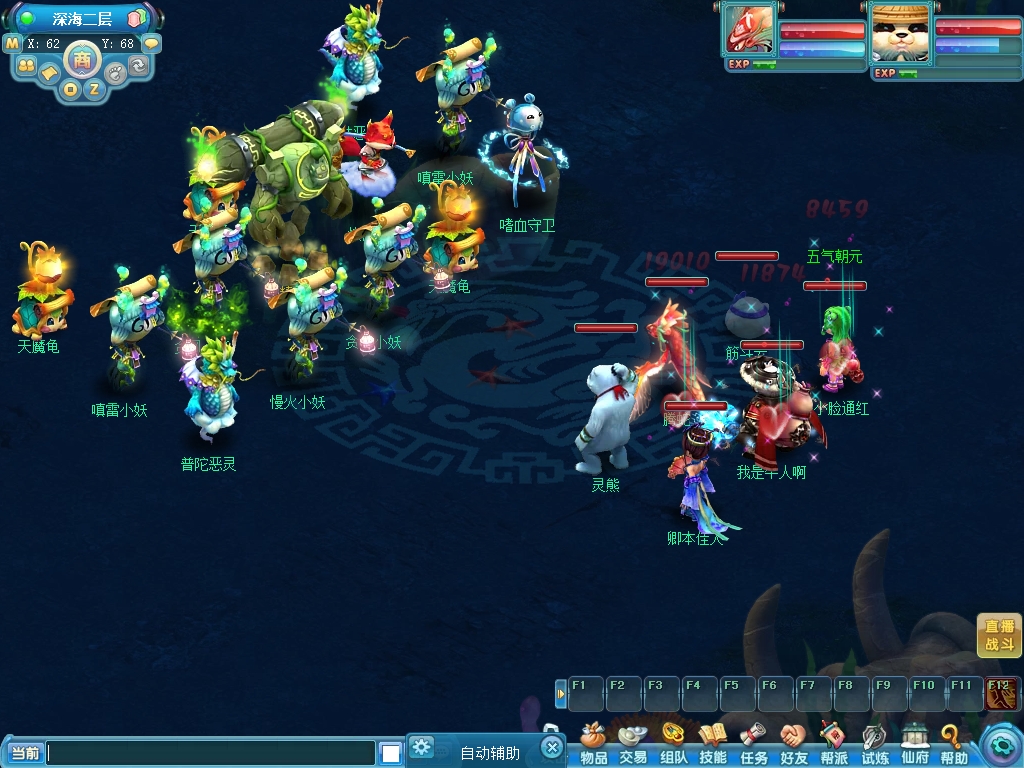This screenshot has height=768, width=1024.
Task: Open the 试炼 trial menu
Action: click(875, 747)
